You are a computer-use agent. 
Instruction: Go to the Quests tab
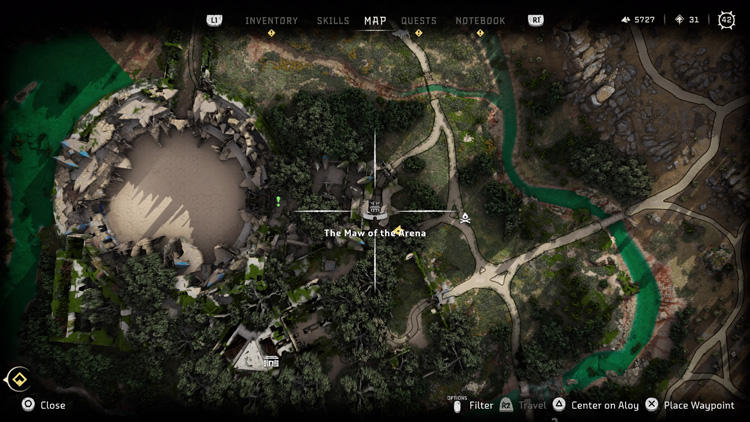[x=418, y=21]
